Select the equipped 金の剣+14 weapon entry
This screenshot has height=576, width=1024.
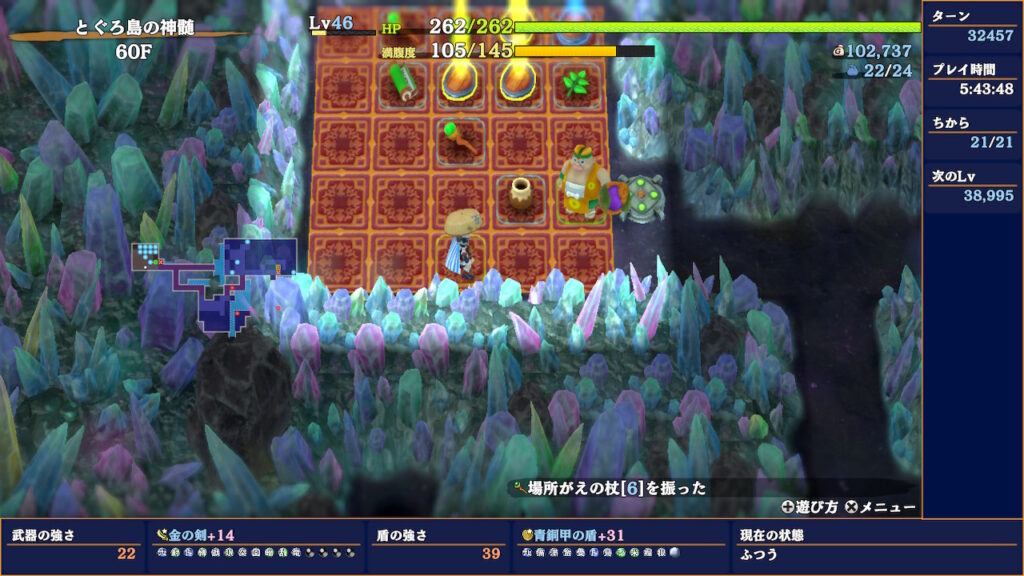[195, 535]
